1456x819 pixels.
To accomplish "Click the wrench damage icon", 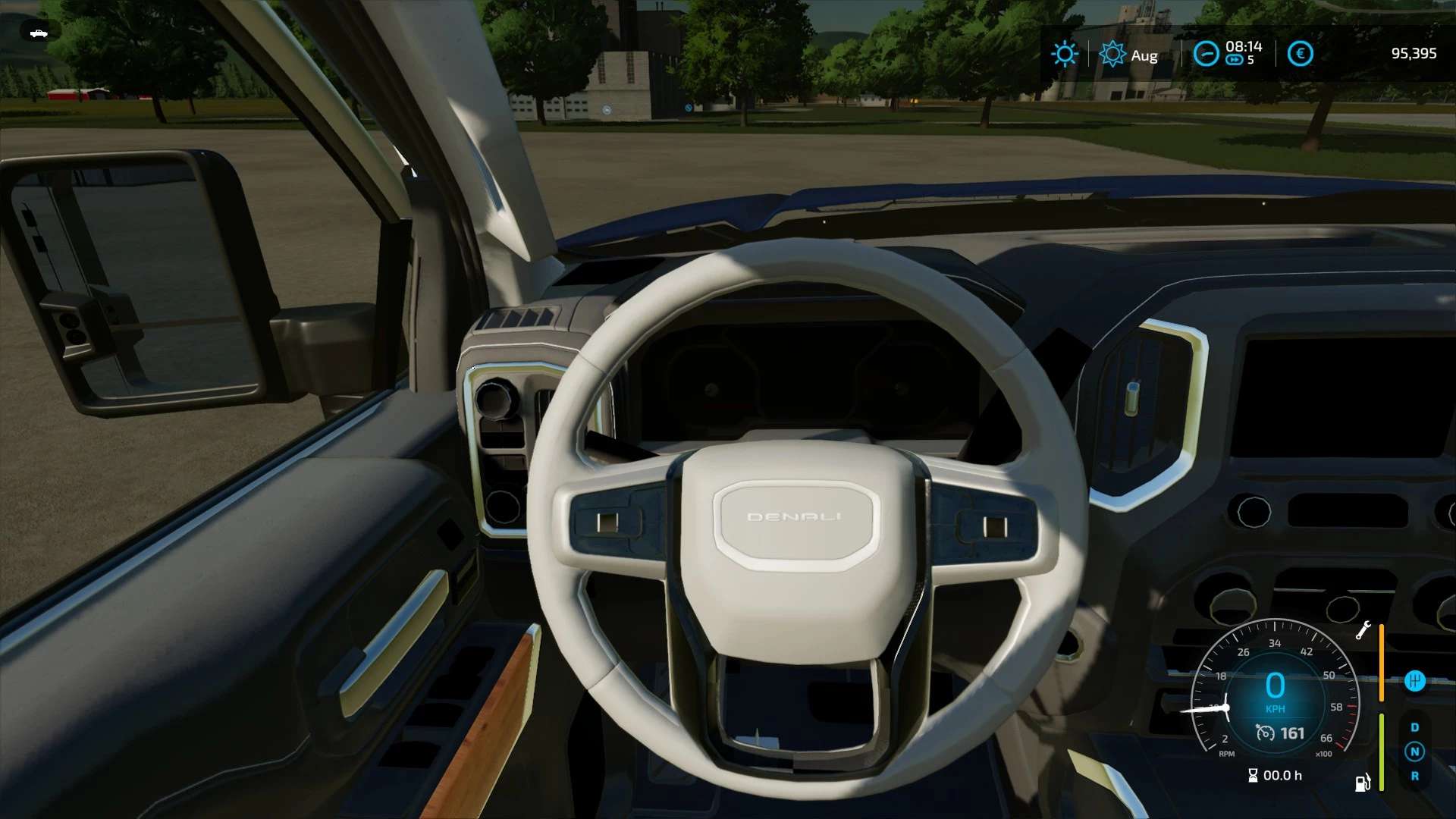I will (1363, 631).
